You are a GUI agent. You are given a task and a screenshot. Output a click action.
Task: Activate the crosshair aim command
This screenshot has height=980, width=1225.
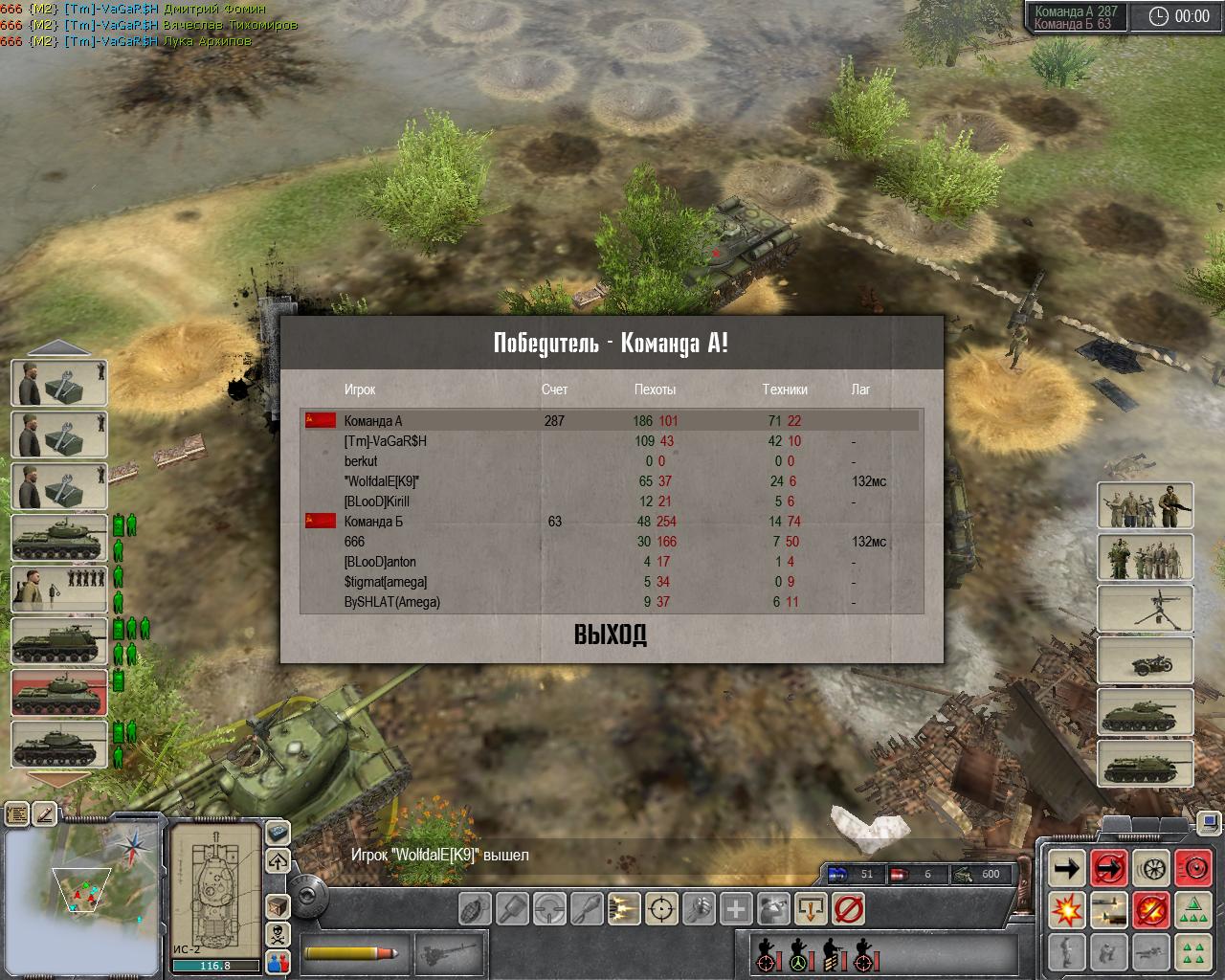[661, 908]
